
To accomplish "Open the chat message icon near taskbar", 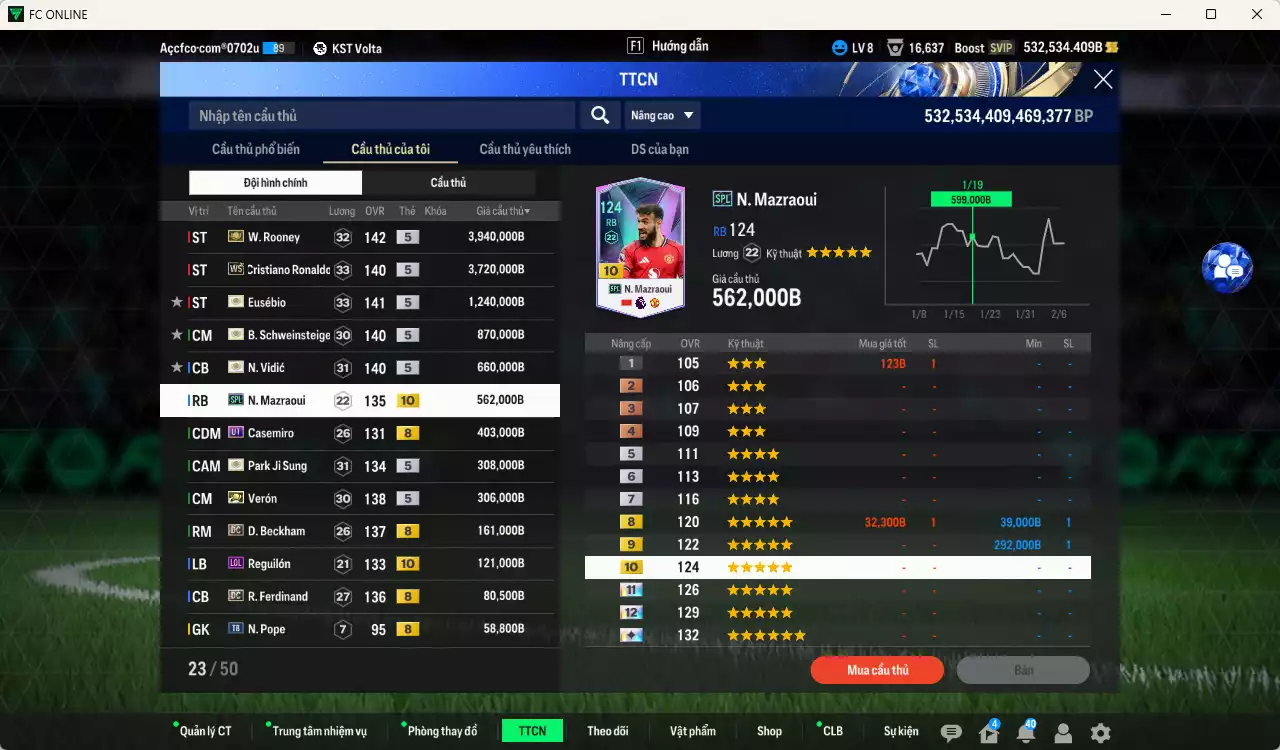I will pyautogui.click(x=950, y=732).
